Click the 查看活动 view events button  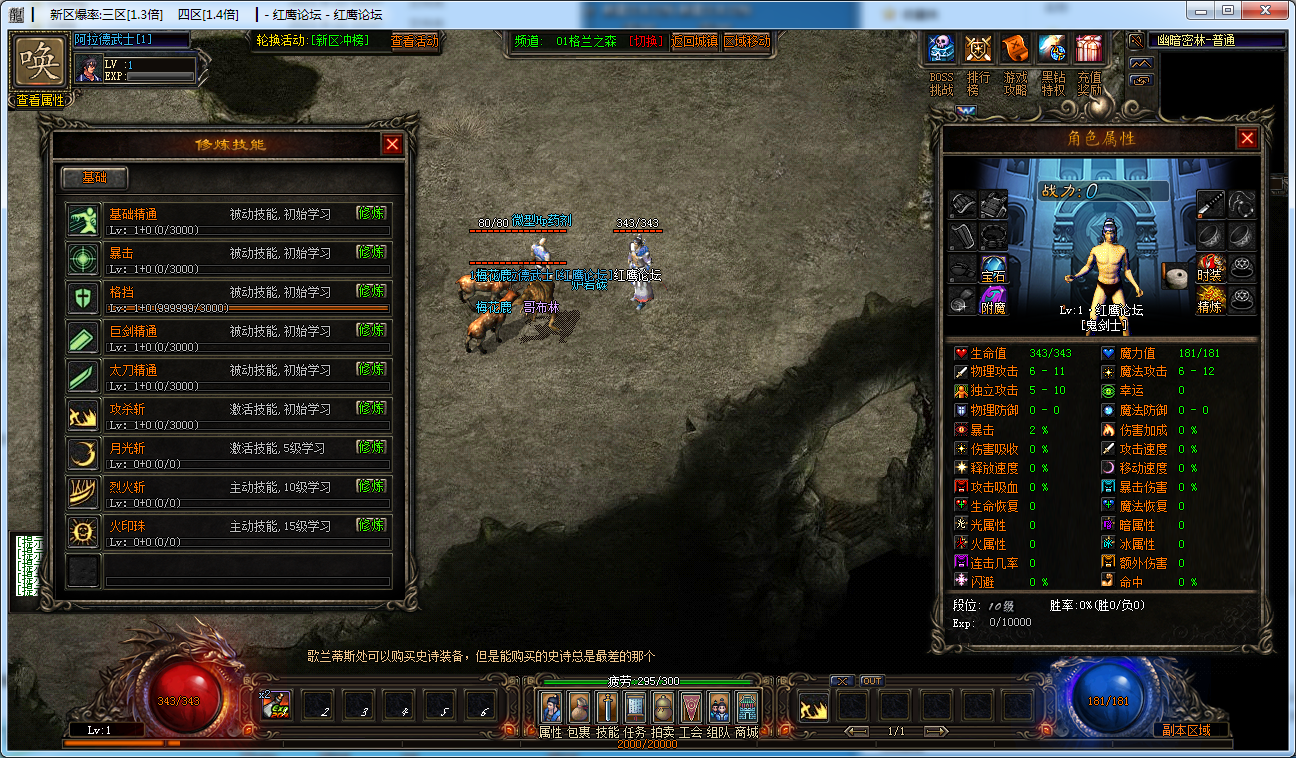tap(414, 41)
